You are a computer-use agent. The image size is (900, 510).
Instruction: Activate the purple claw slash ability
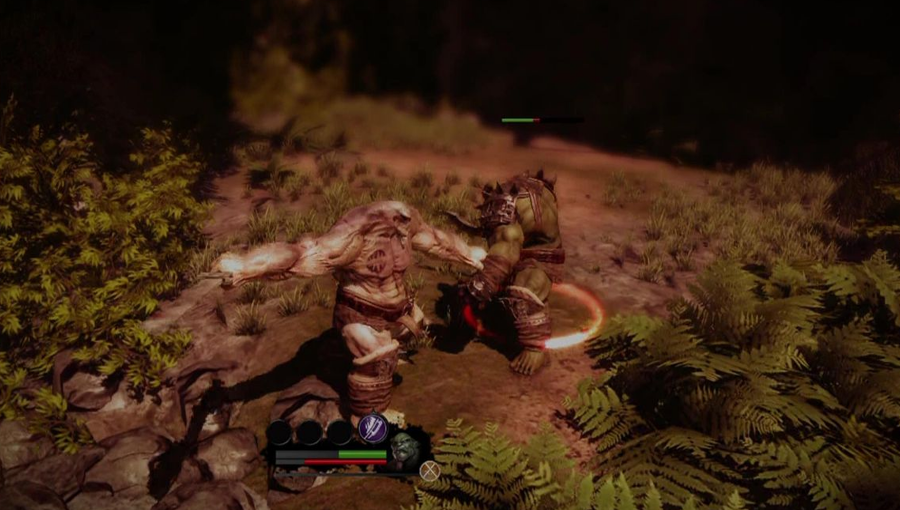(x=372, y=428)
